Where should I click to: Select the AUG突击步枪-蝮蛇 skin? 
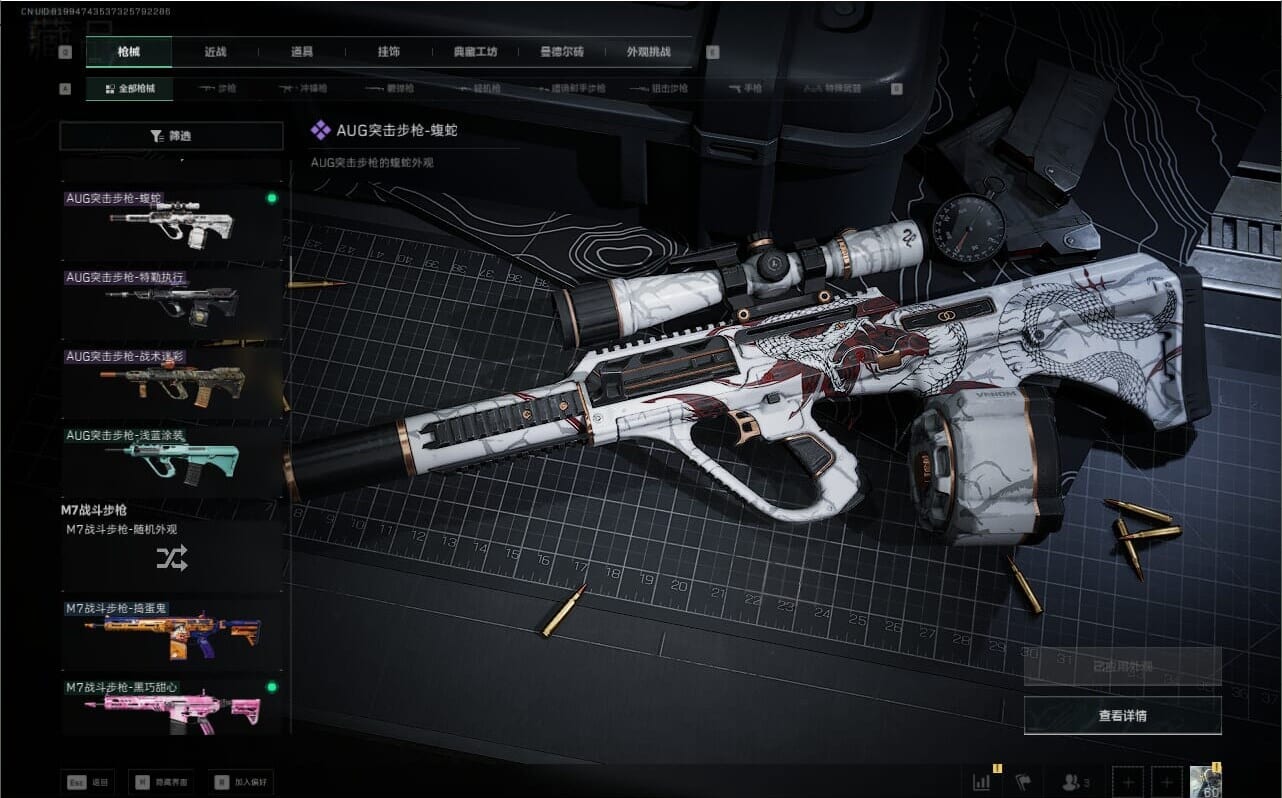pos(171,223)
